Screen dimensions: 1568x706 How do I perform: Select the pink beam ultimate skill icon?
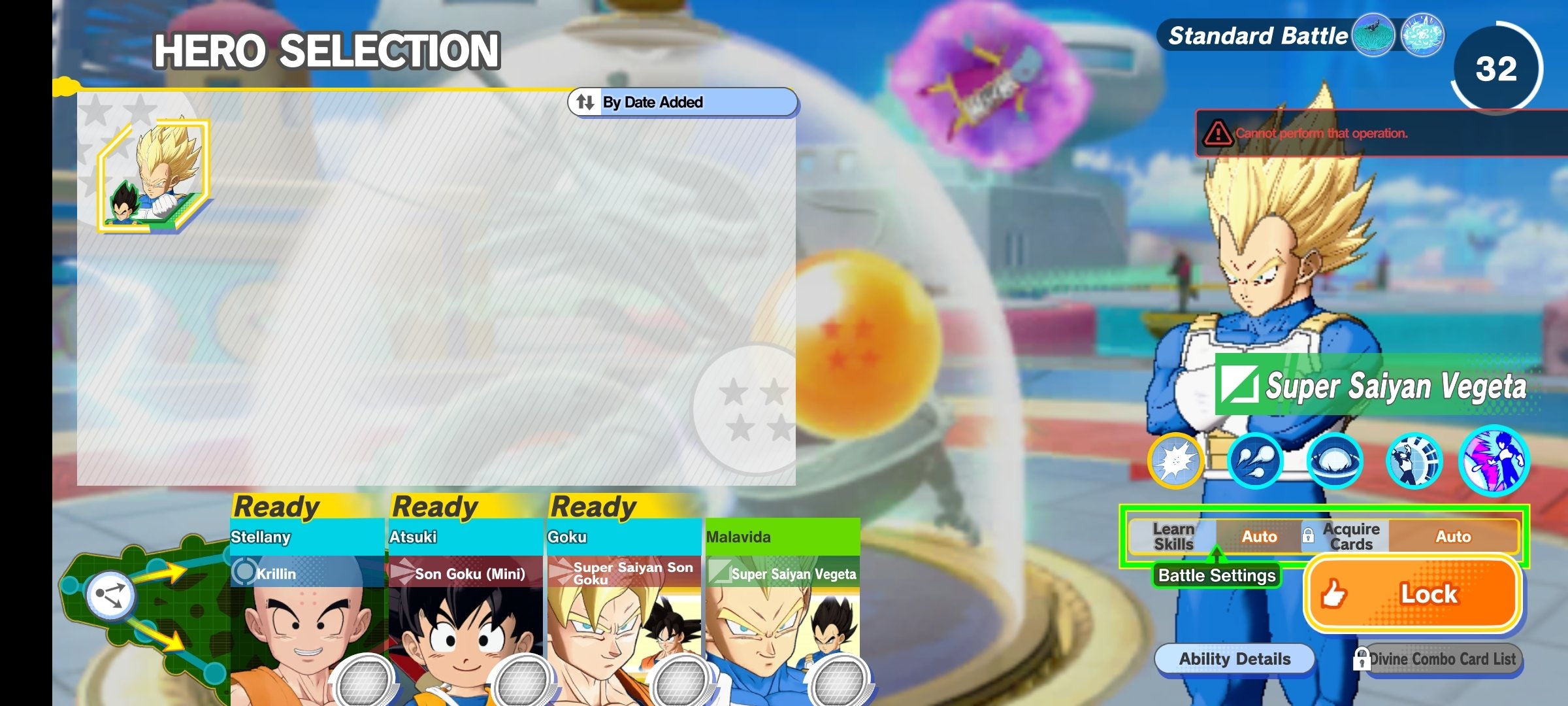[x=1494, y=461]
